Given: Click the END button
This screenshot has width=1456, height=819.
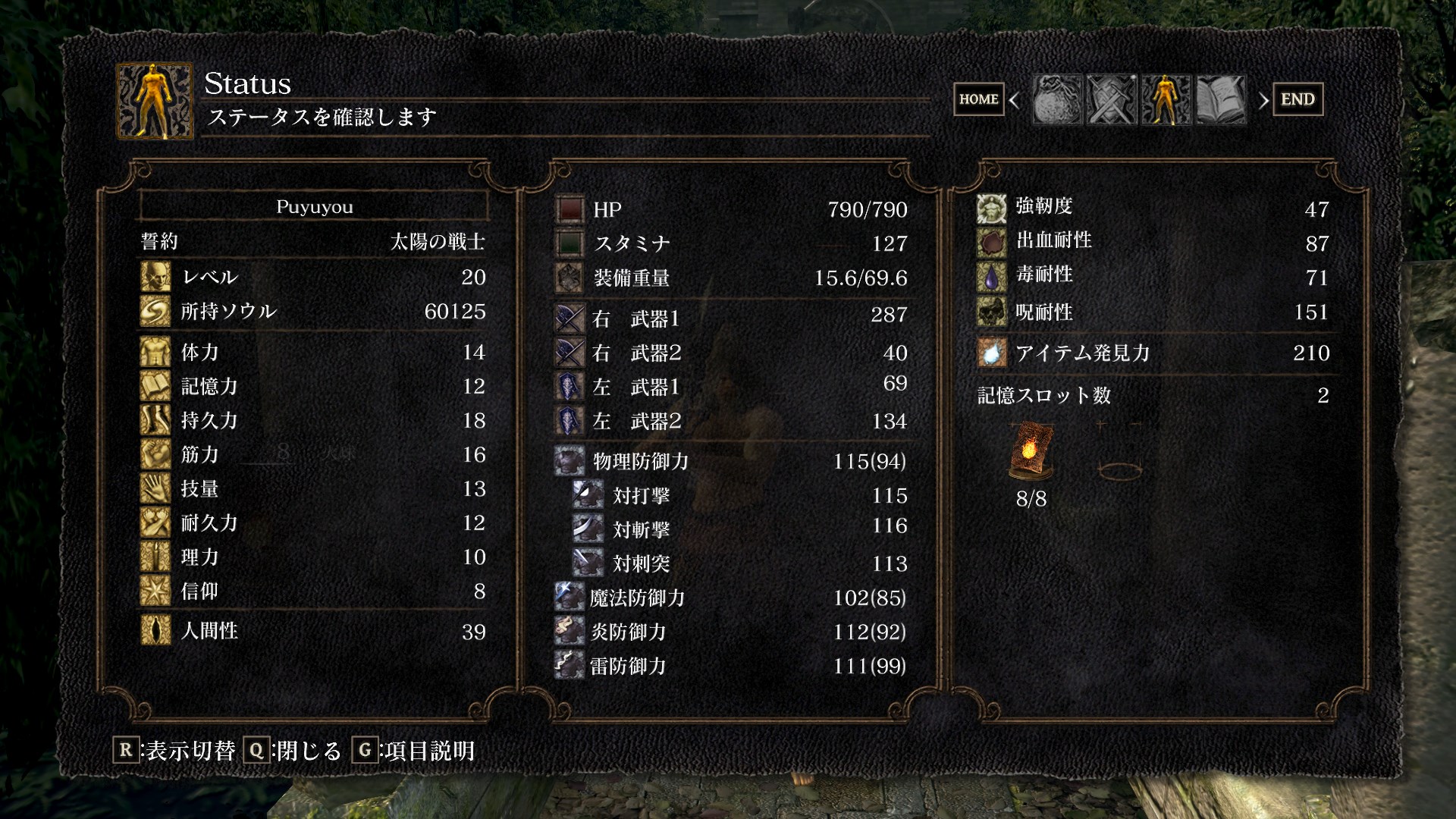Looking at the screenshot, I should [1297, 99].
